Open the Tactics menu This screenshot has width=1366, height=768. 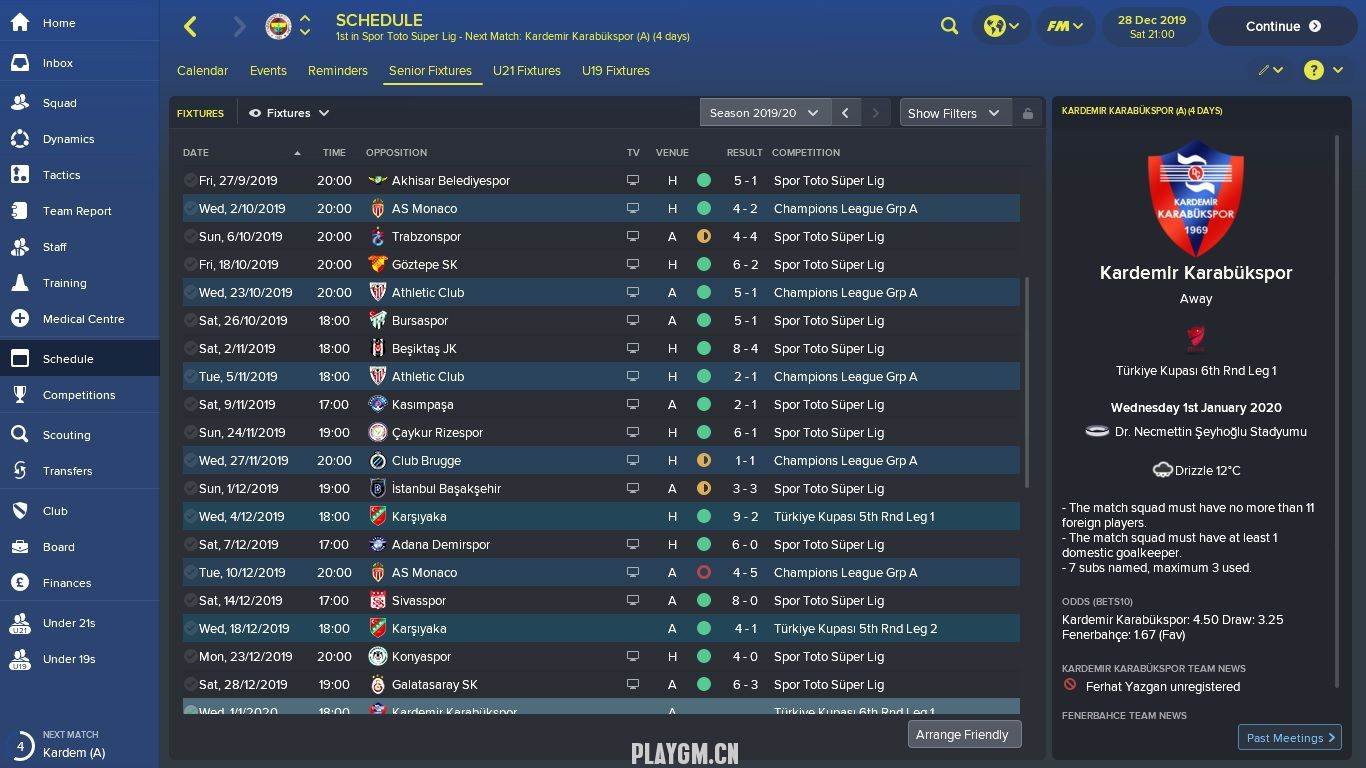[61, 175]
